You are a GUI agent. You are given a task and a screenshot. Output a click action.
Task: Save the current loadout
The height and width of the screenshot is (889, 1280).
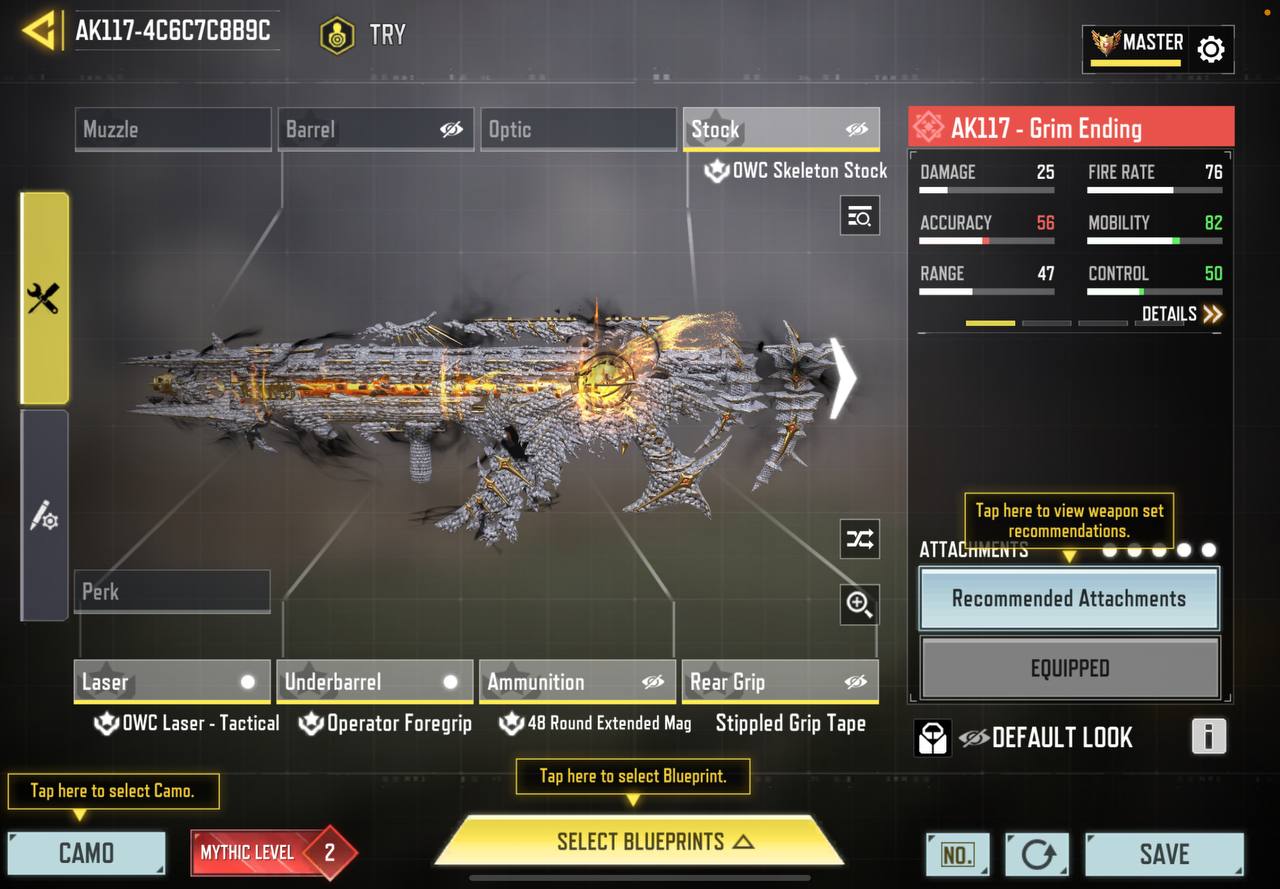(1164, 853)
